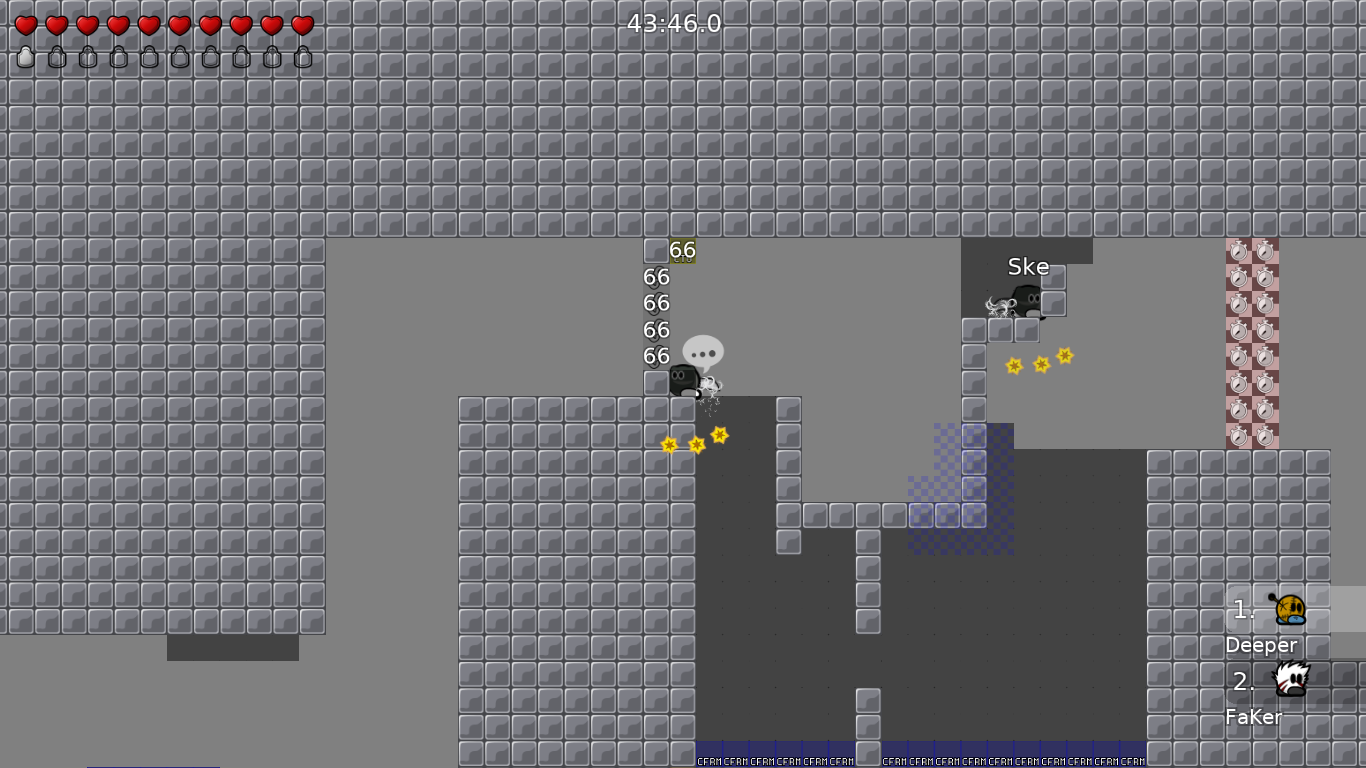This screenshot has width=1366, height=768.
Task: Click the name Deeper on the scoreboard
Action: (1260, 645)
